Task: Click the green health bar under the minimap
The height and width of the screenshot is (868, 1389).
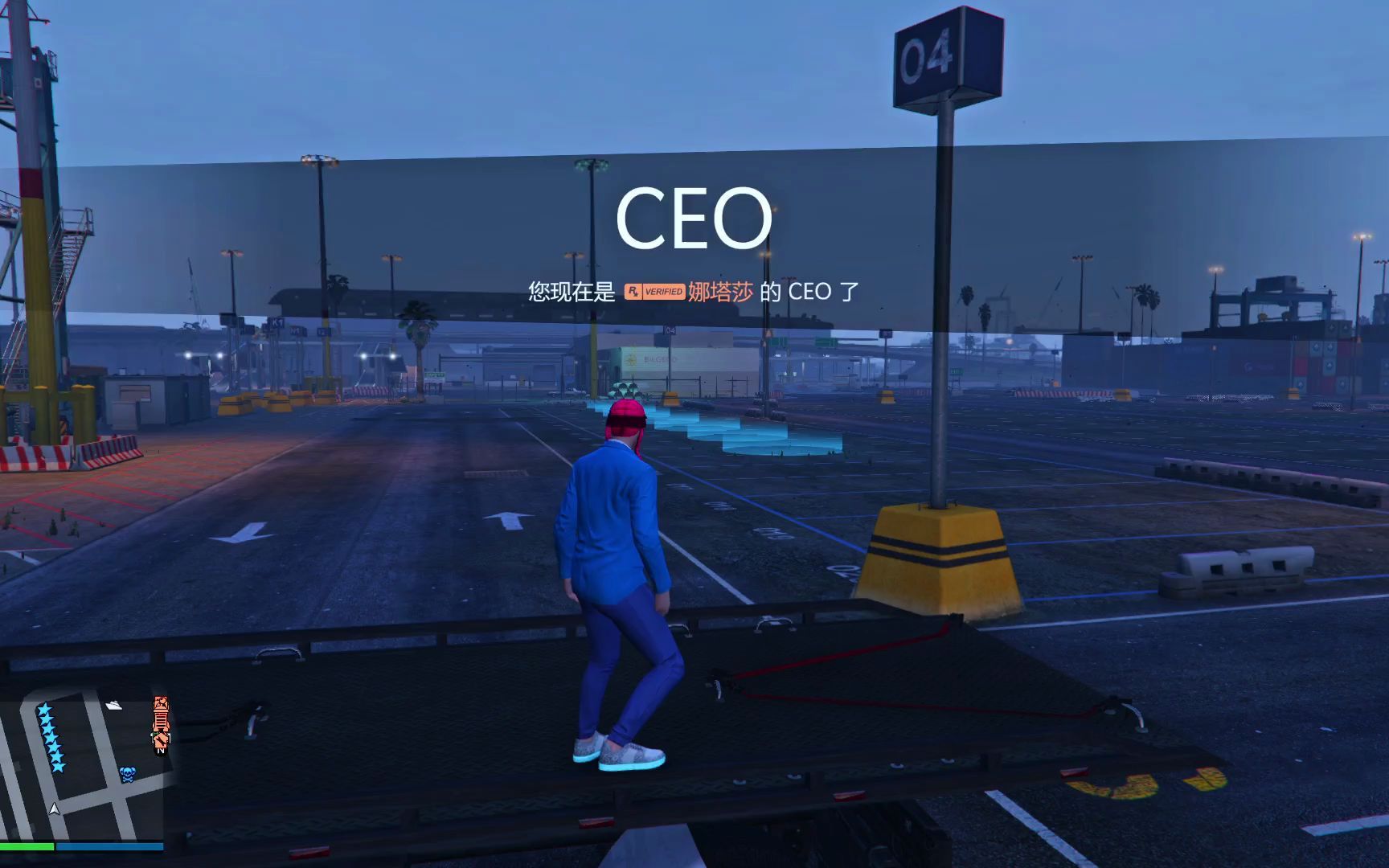Action: click(27, 845)
